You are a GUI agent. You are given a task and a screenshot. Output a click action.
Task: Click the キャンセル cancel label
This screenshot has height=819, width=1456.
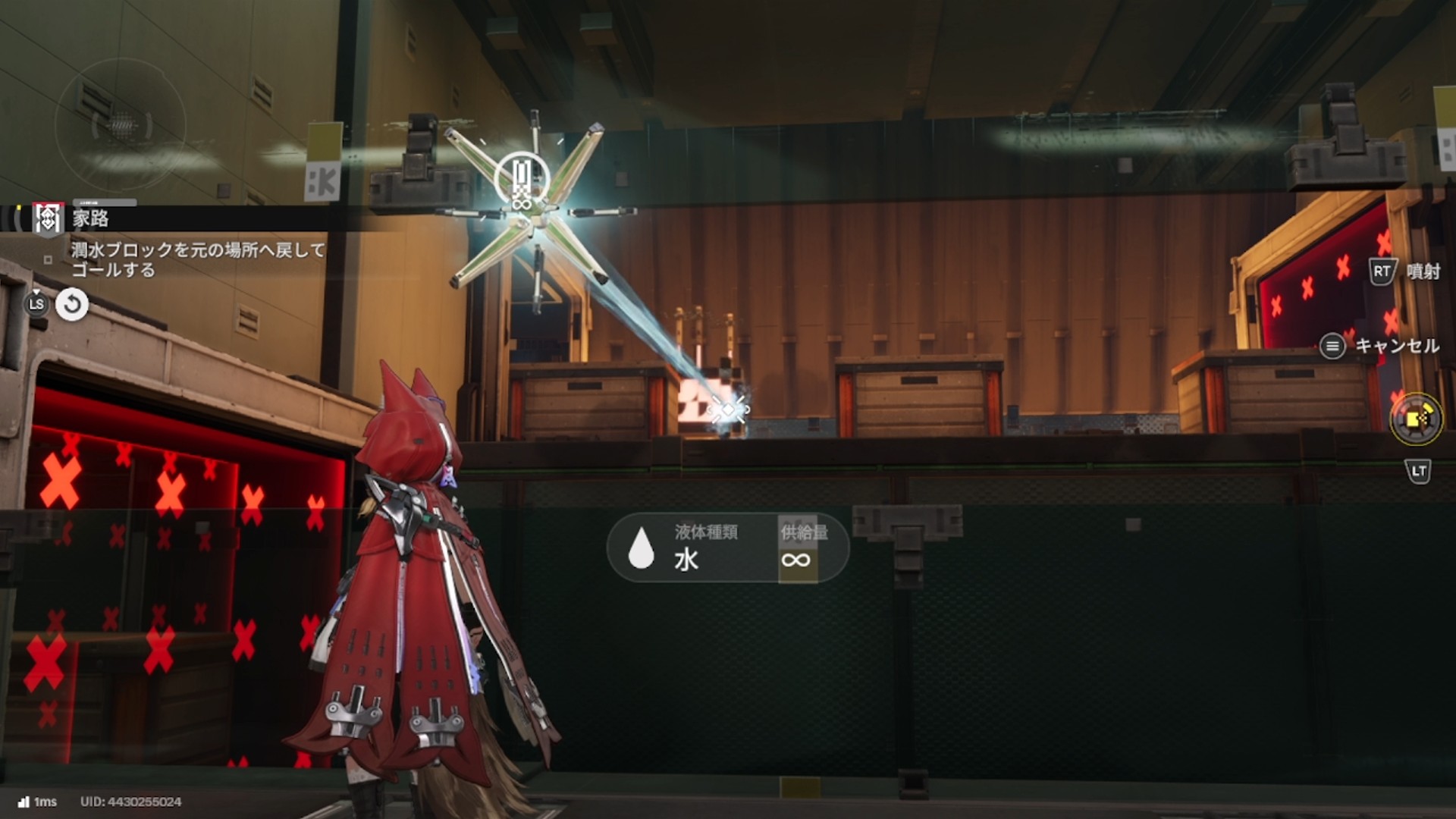[1396, 347]
